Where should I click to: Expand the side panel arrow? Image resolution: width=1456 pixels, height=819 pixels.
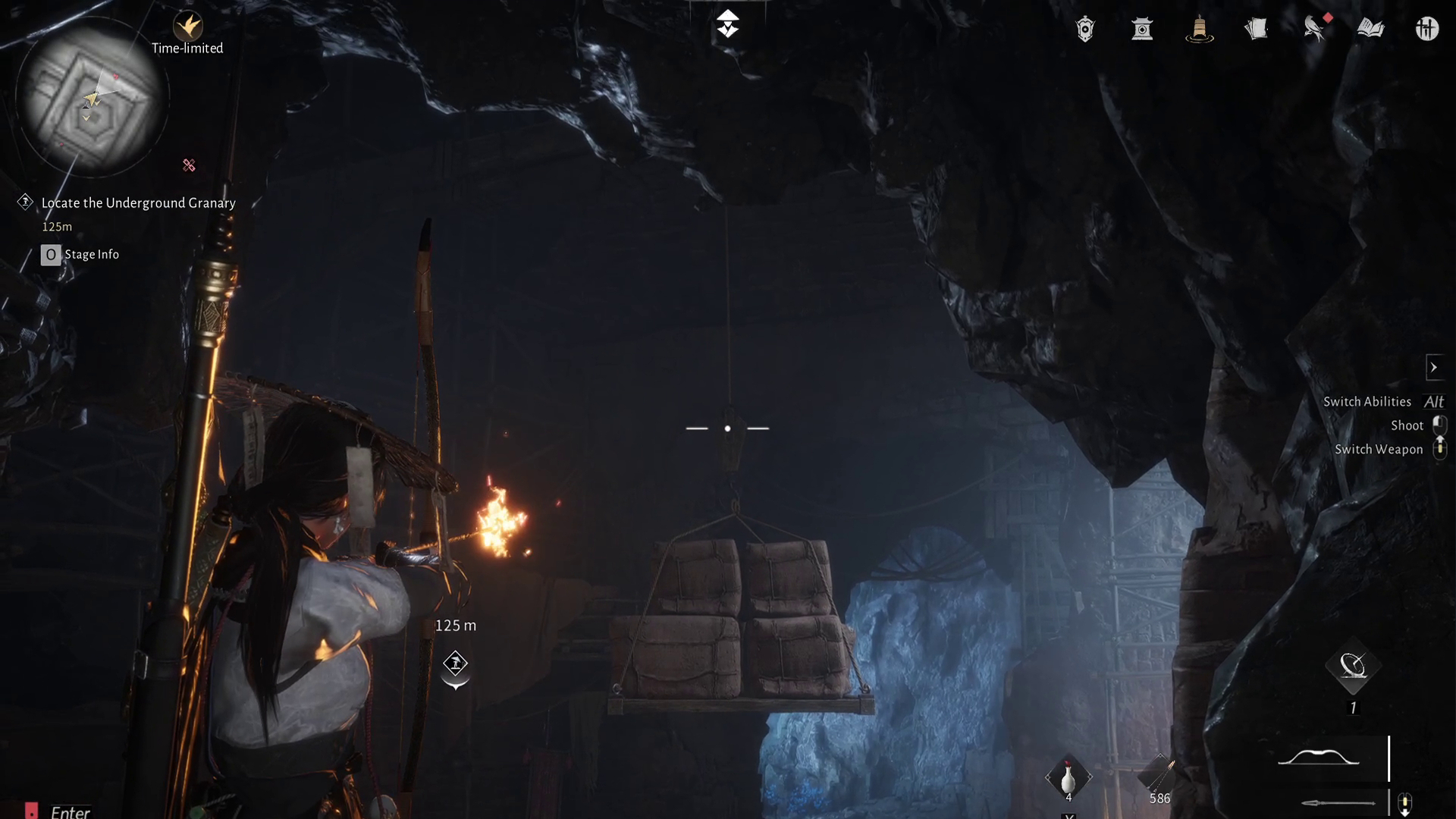pos(1433,368)
